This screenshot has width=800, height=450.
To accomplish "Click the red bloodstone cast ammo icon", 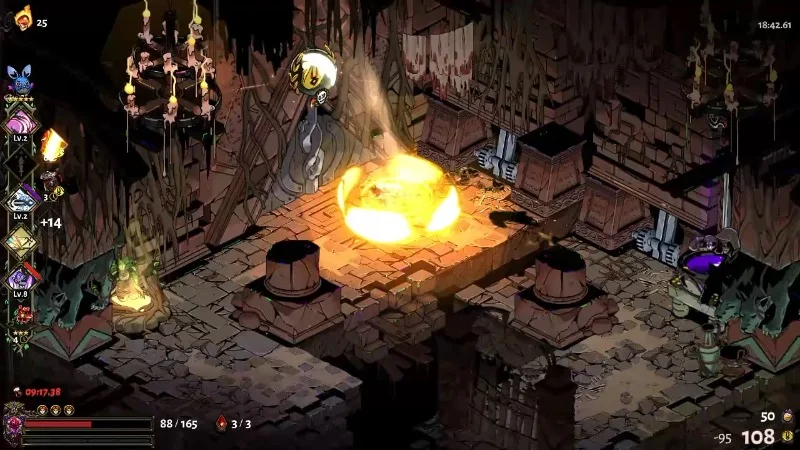I will [x=221, y=424].
